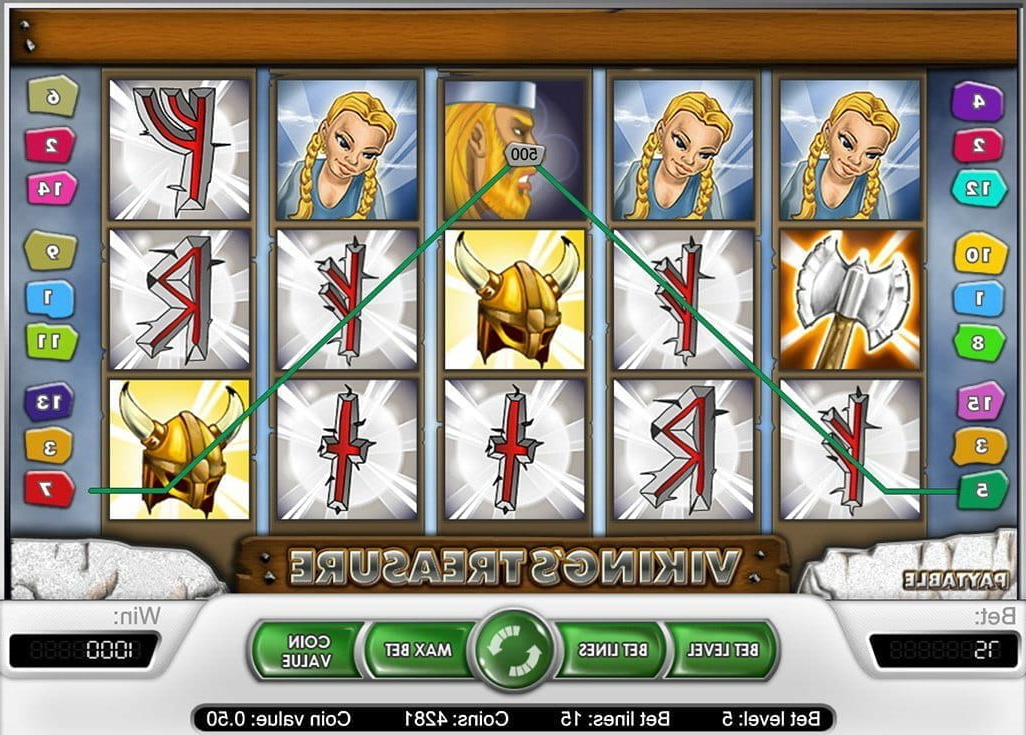This screenshot has width=1026, height=735.
Task: Change the Coin Value
Action: pos(304,650)
